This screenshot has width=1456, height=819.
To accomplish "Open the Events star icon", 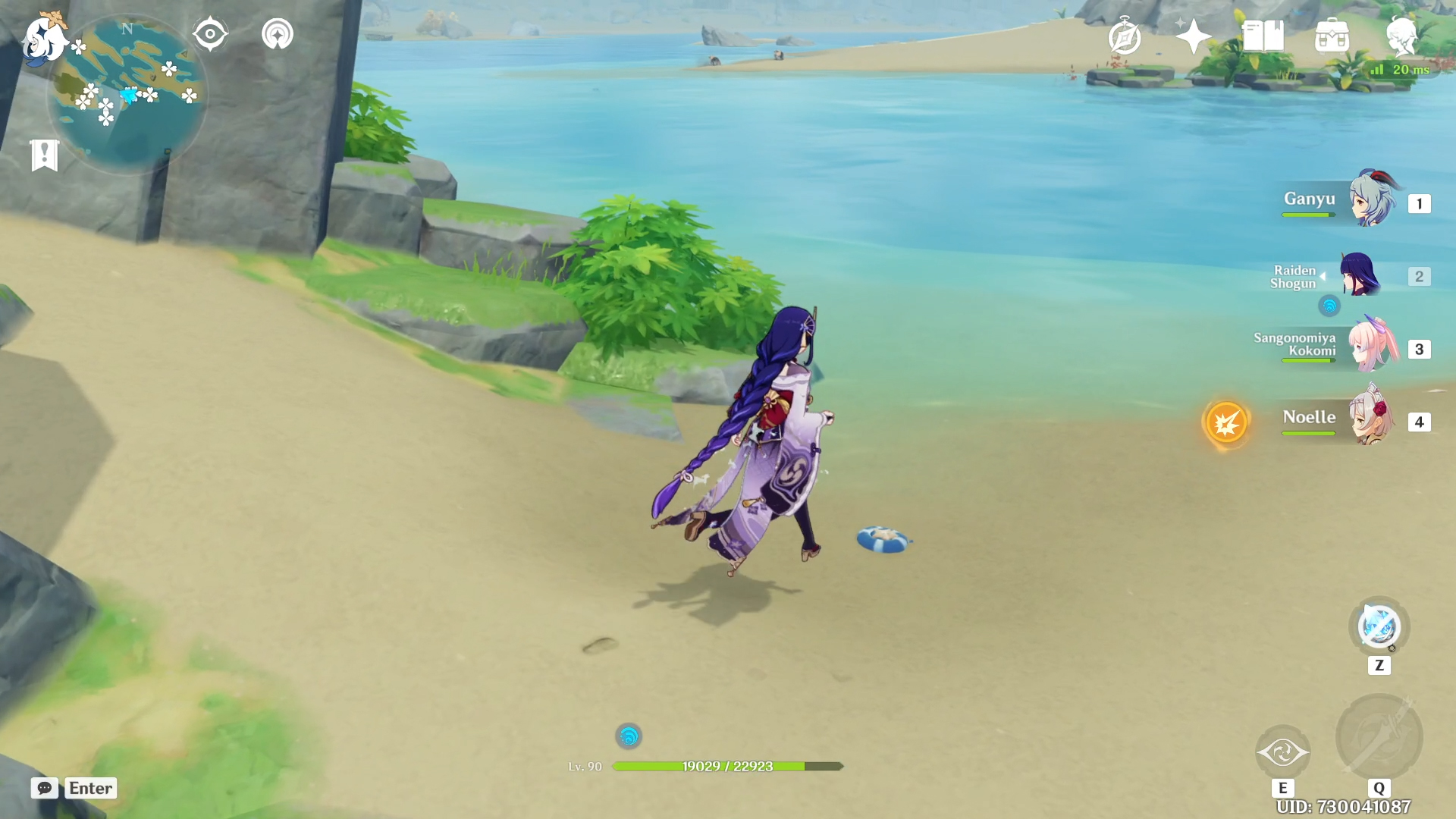I will pos(1193,34).
